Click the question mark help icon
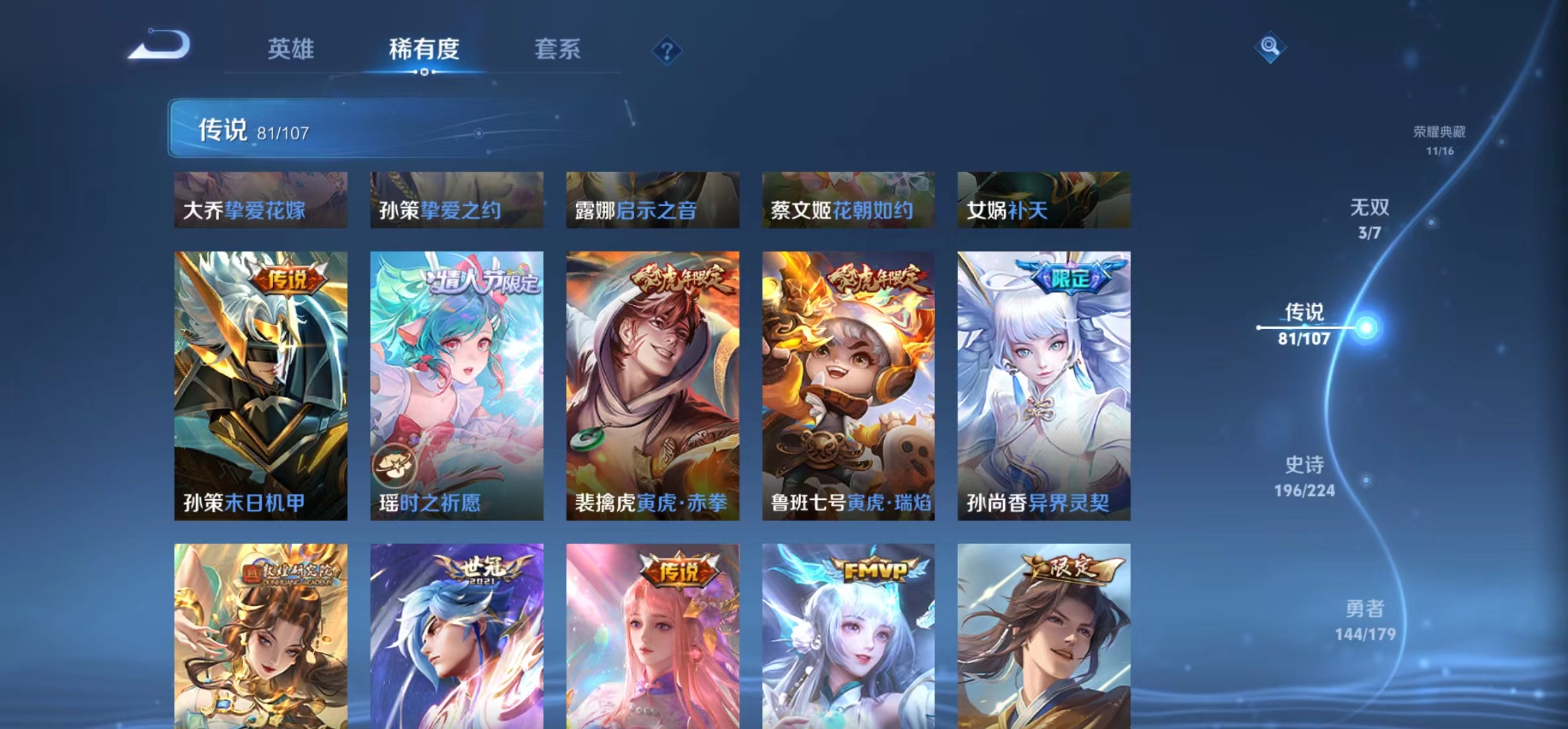This screenshot has height=729, width=1568. click(x=669, y=50)
